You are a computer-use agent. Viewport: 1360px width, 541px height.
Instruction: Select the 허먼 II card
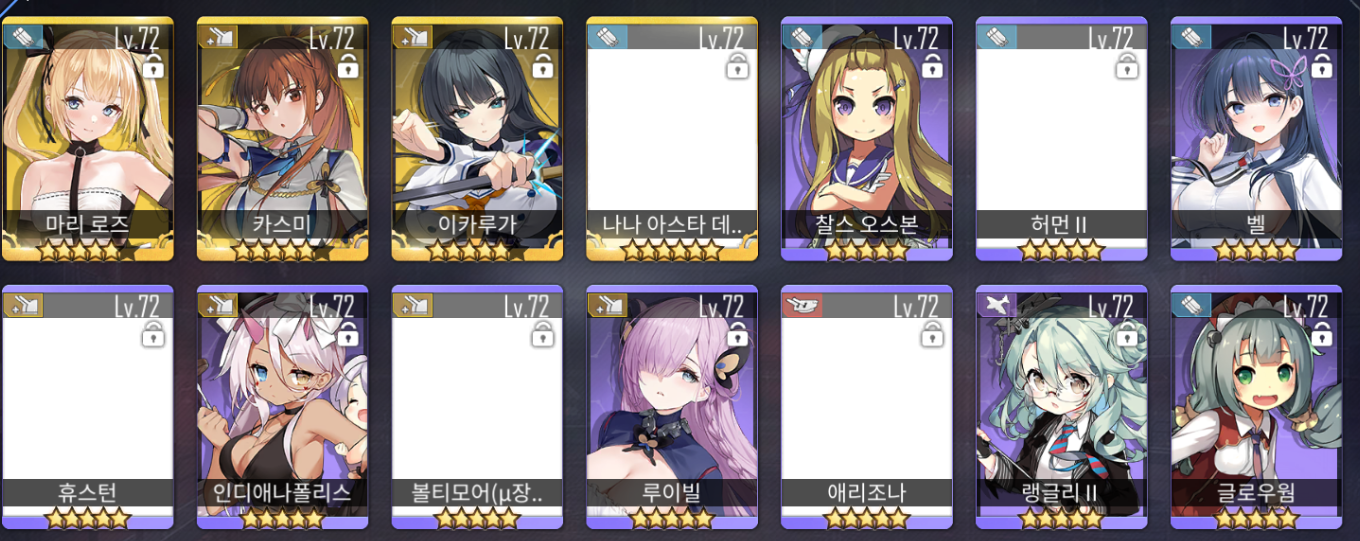1061,138
